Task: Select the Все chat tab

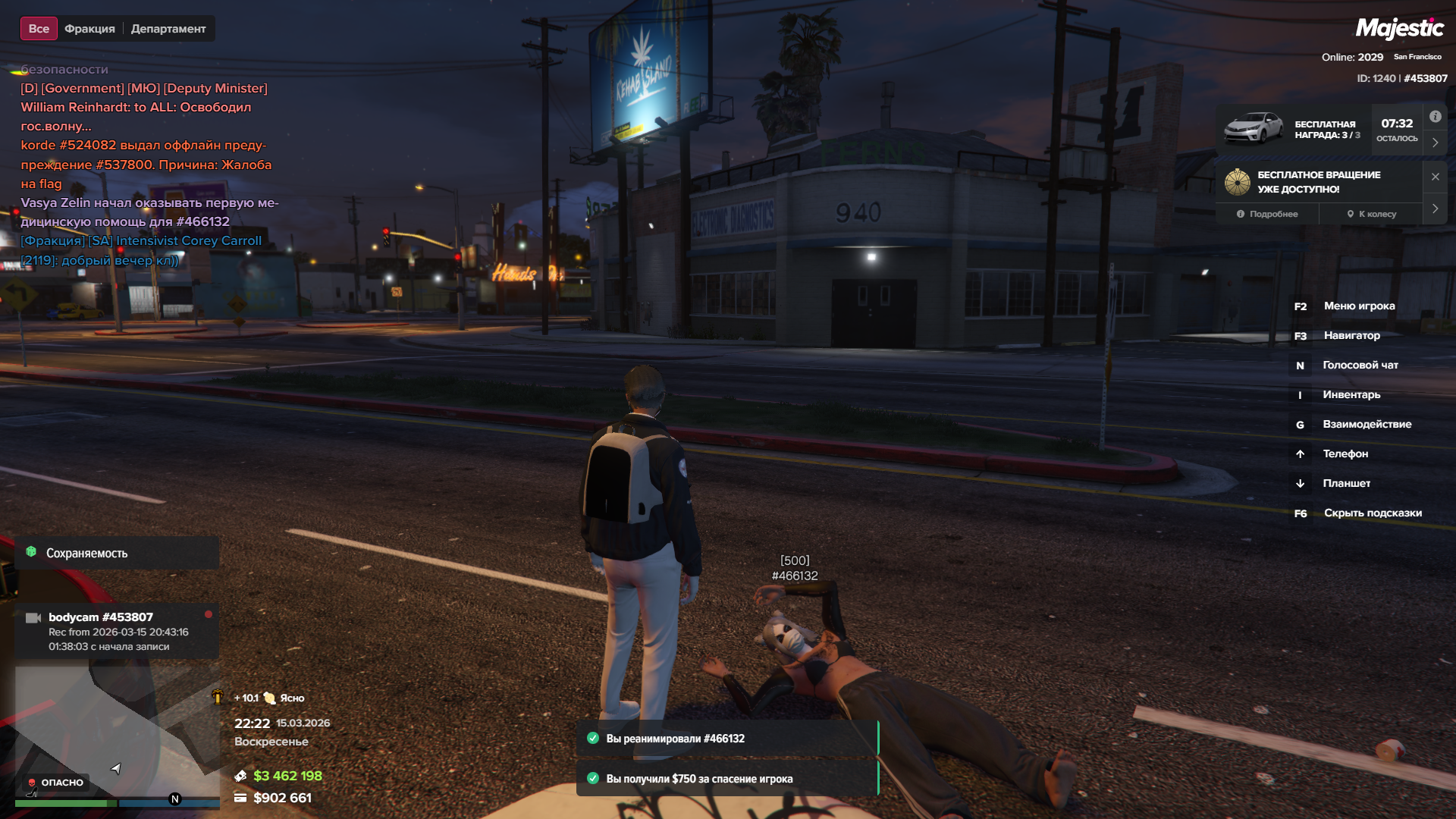Action: (39, 29)
